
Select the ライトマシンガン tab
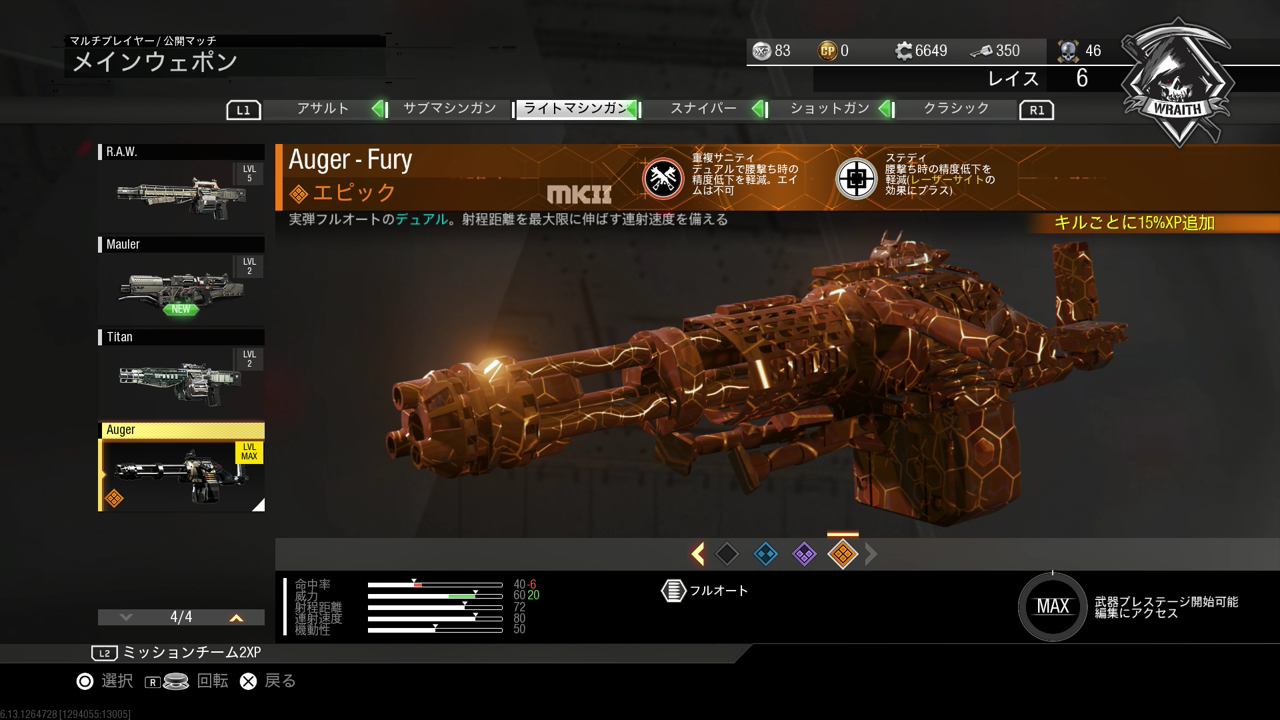[x=576, y=109]
